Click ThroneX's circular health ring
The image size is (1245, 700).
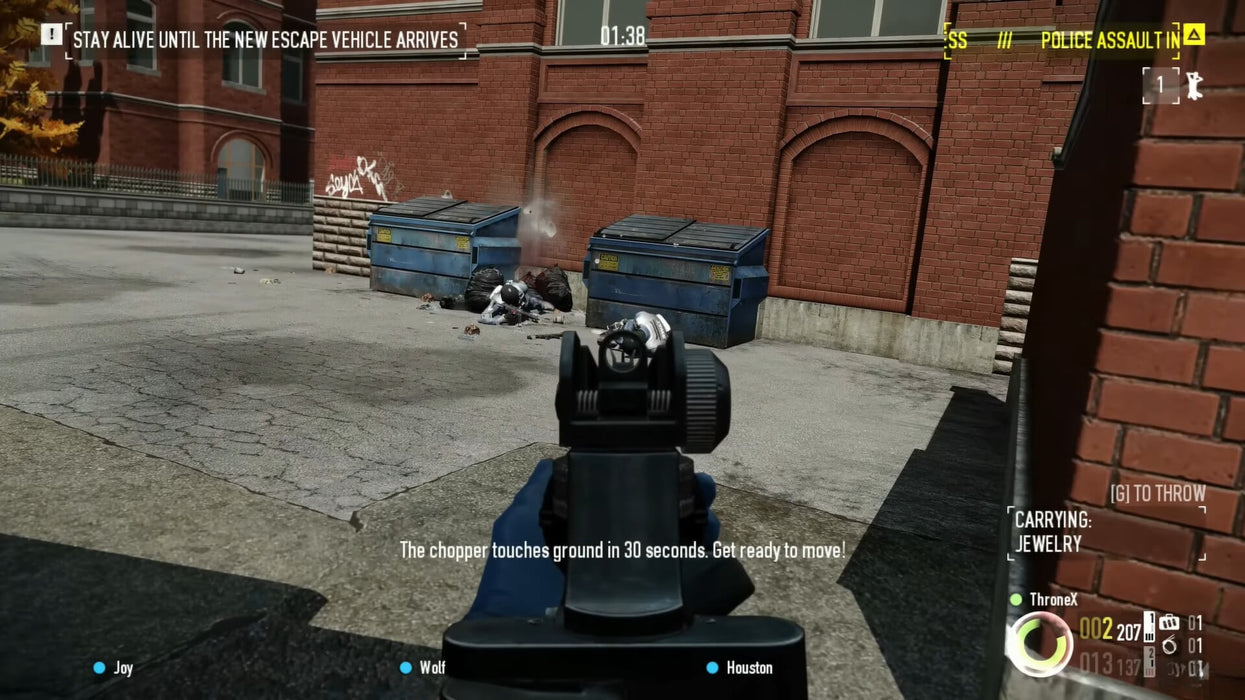pos(1039,644)
